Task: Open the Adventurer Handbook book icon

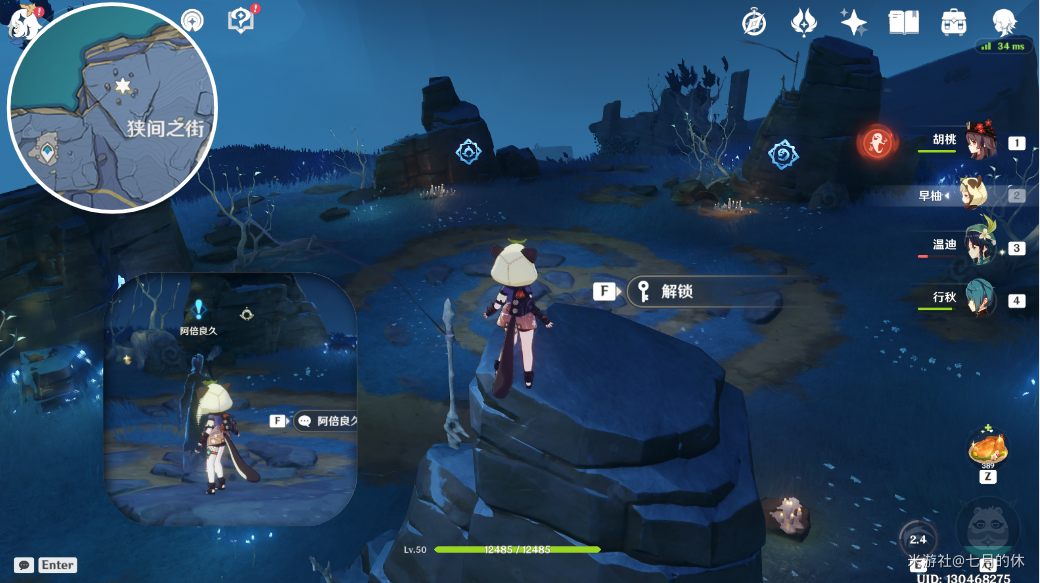Action: coord(904,22)
